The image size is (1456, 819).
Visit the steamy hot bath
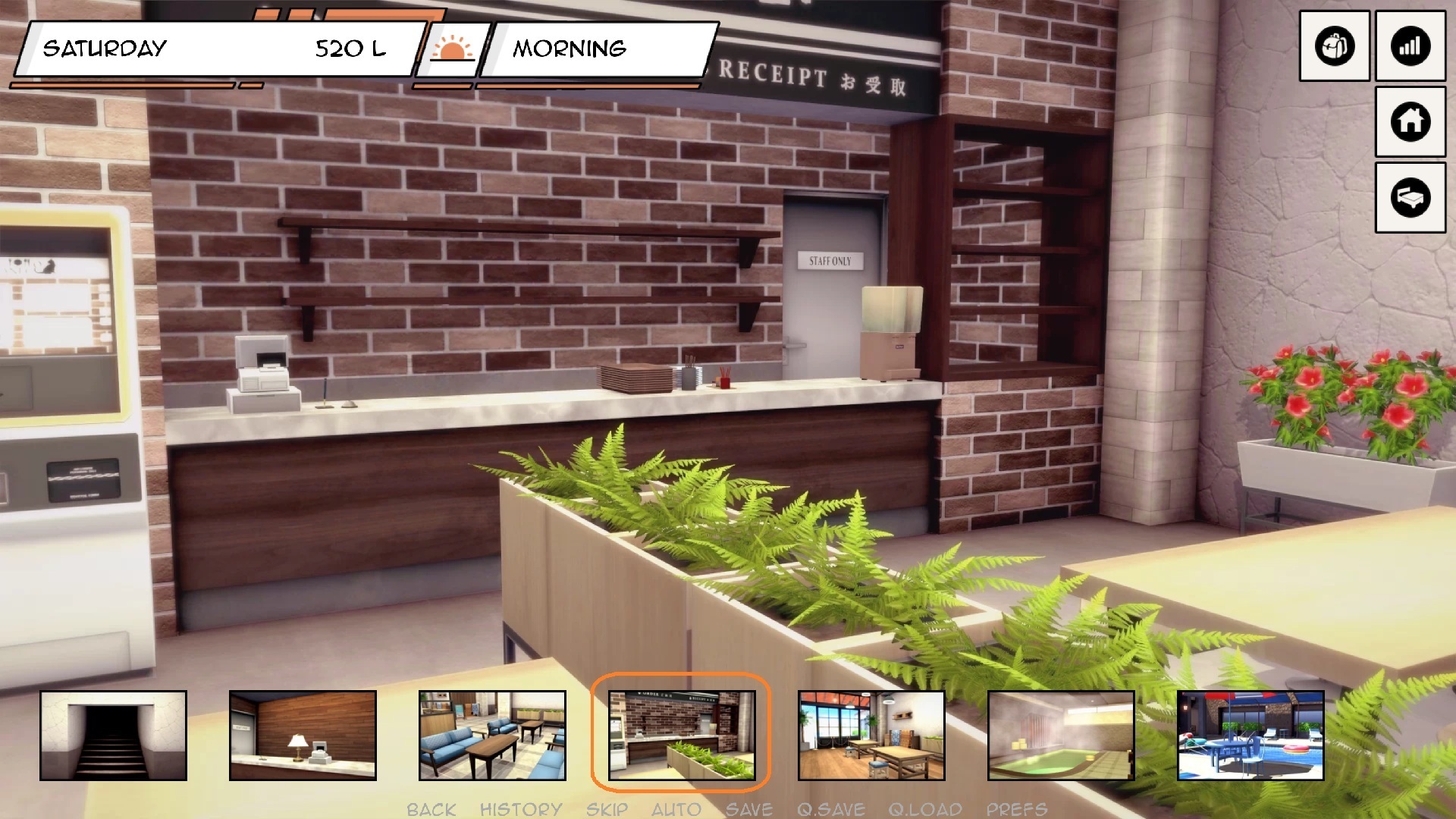point(1061,735)
